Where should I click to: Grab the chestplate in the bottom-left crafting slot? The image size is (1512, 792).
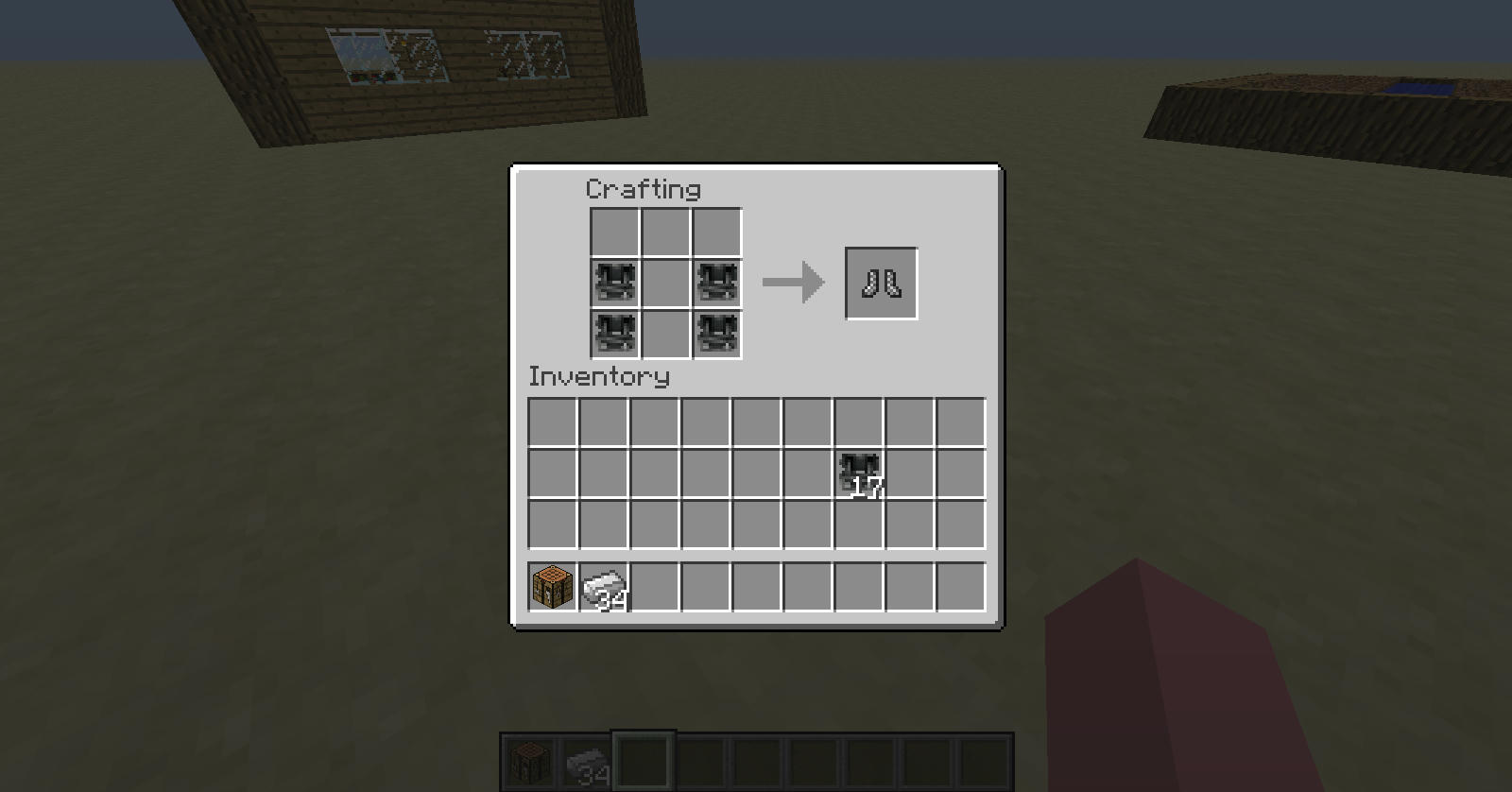point(614,334)
